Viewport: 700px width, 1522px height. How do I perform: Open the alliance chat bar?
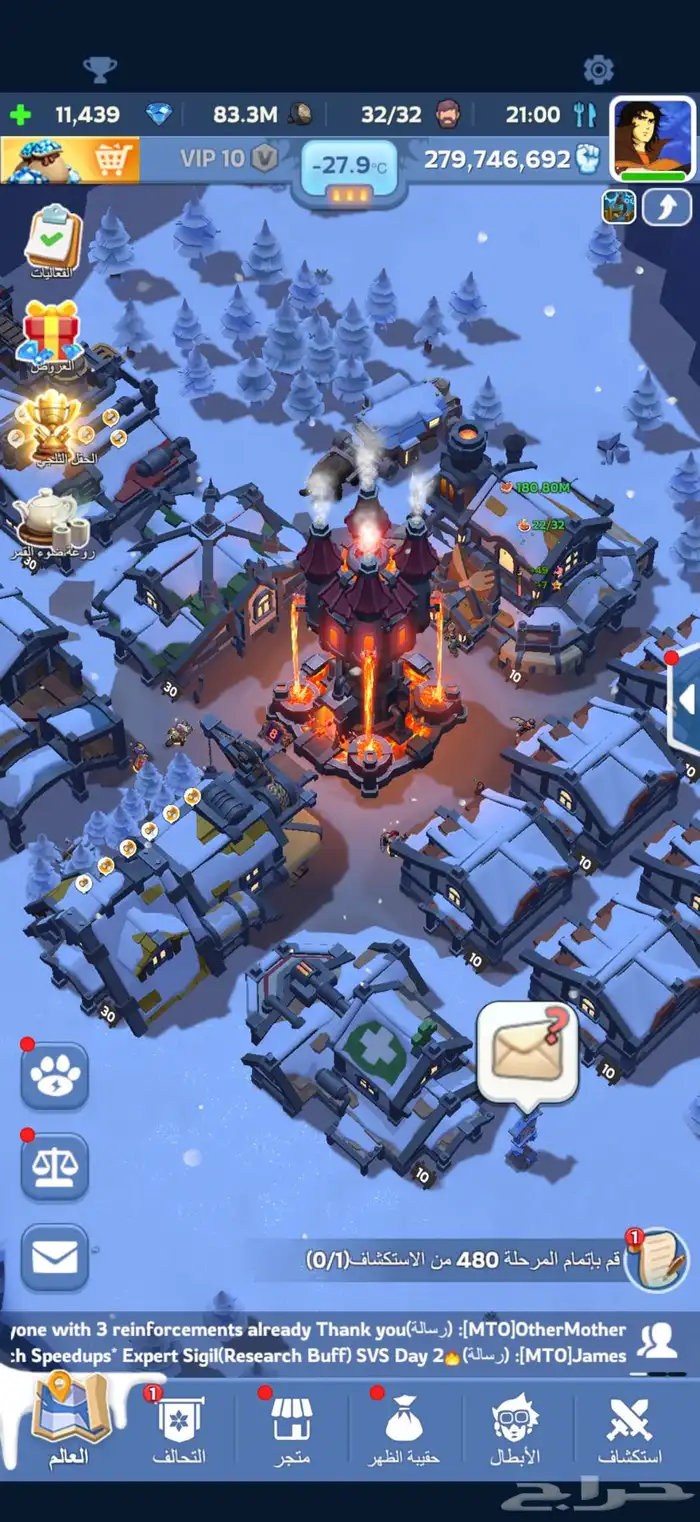pos(330,1343)
